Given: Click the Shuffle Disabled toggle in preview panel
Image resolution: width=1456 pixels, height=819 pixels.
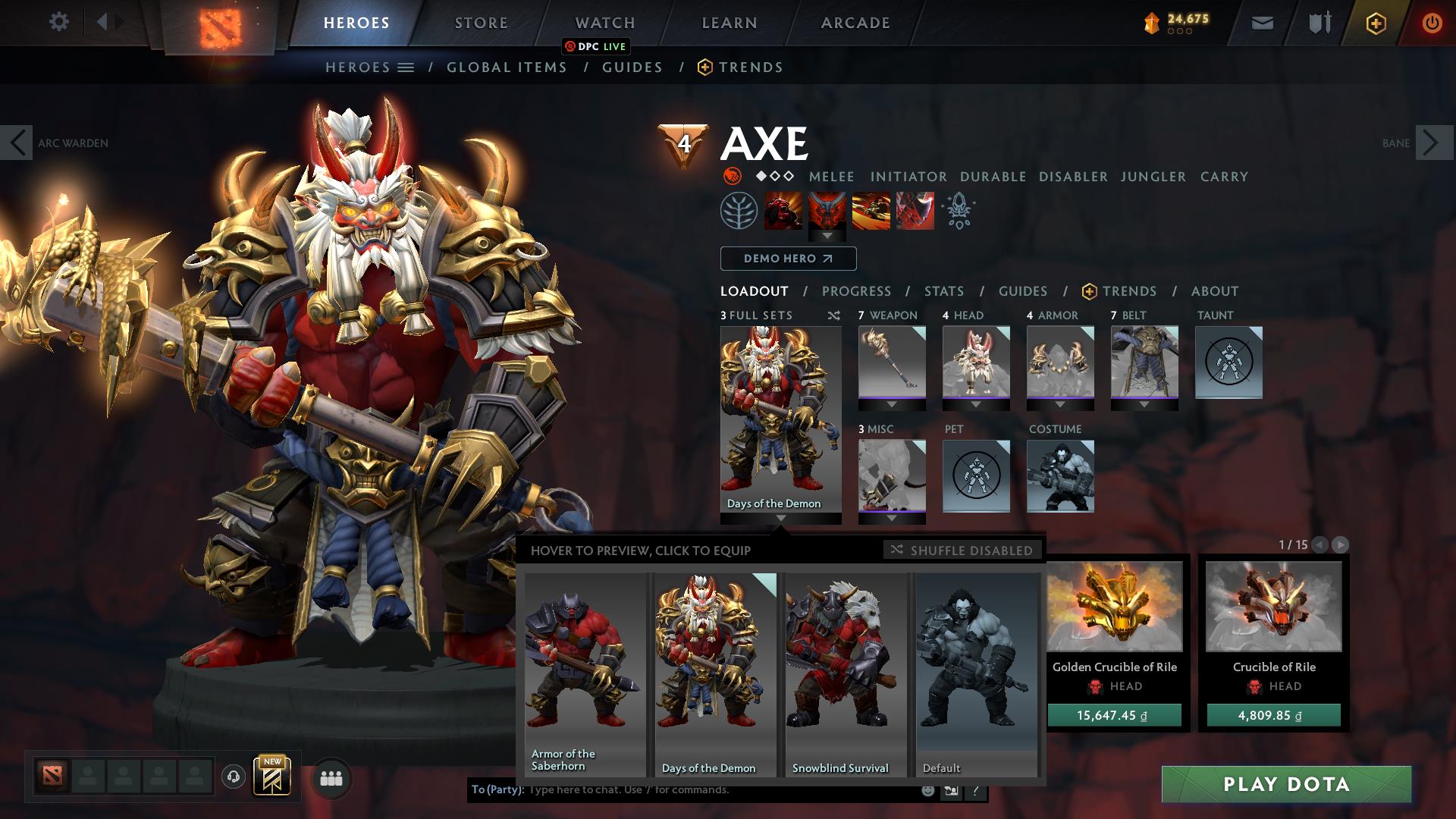Looking at the screenshot, I should click(962, 551).
